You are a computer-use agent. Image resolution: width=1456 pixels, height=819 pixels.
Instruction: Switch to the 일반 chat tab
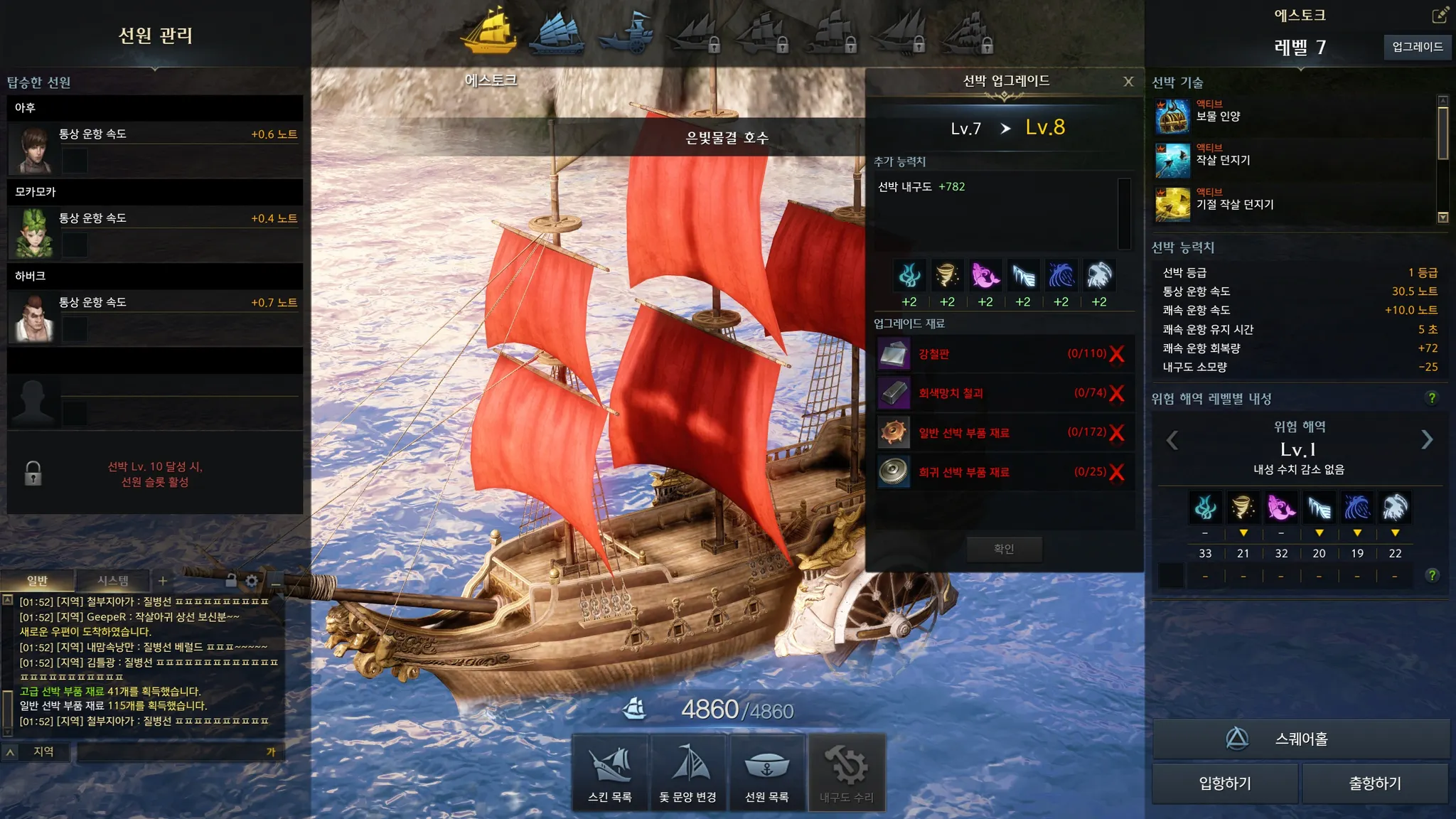[x=37, y=581]
